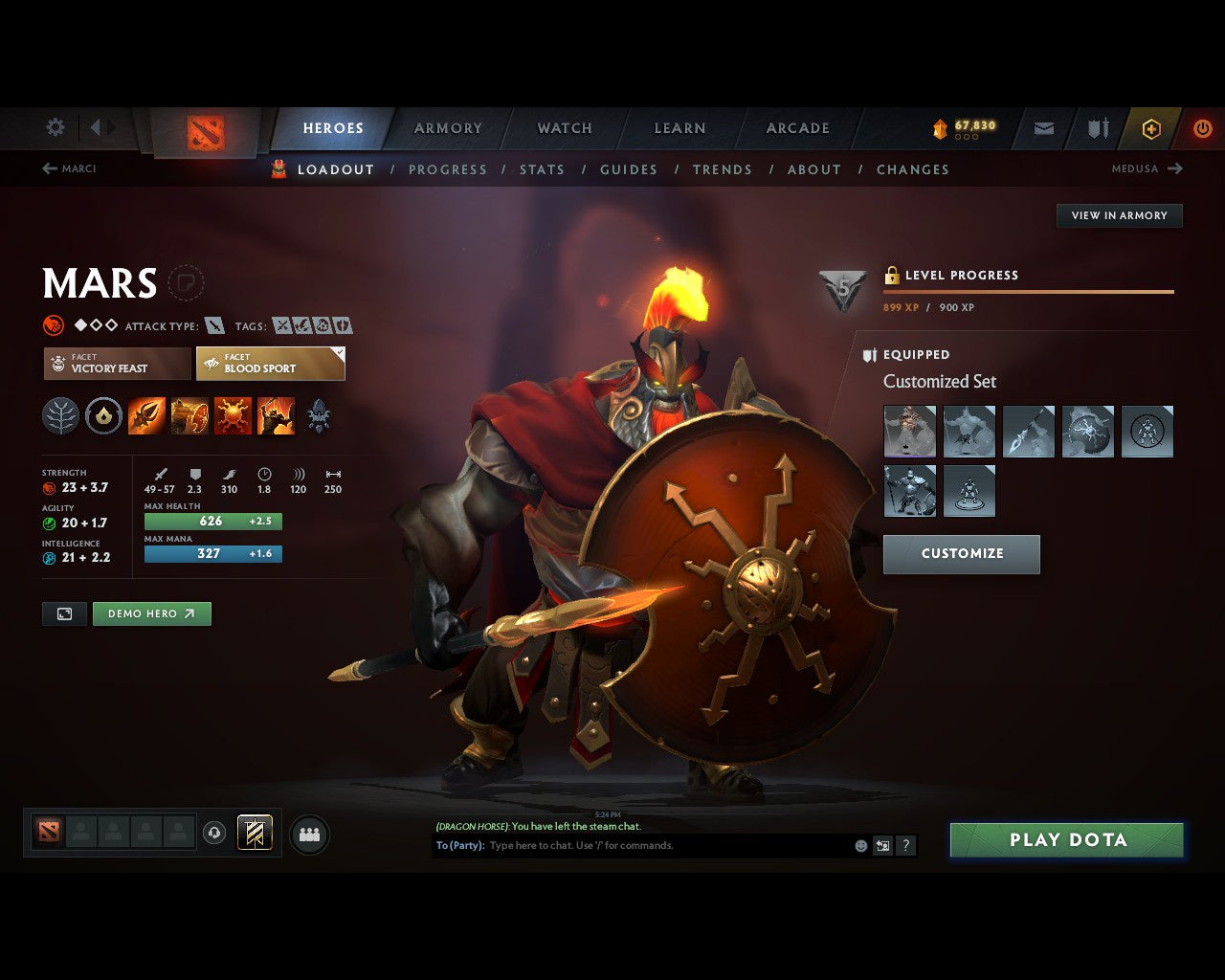Expand the Medusa hero navigation arrow

[1175, 168]
